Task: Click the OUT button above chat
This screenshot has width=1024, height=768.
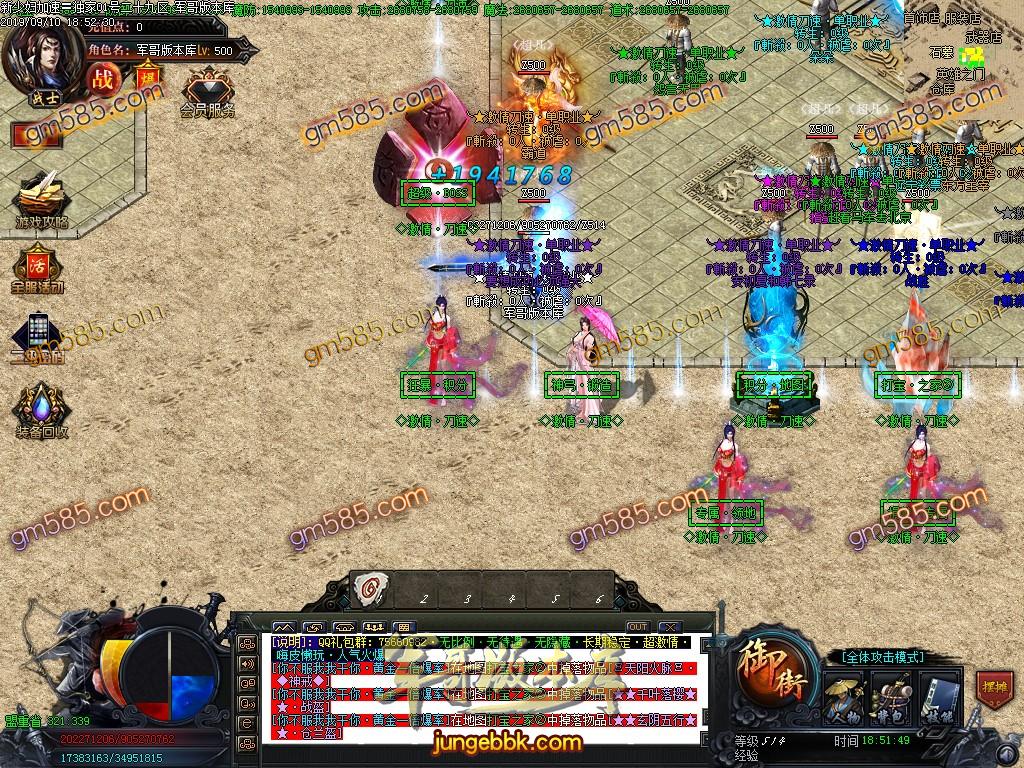Action: tap(637, 627)
